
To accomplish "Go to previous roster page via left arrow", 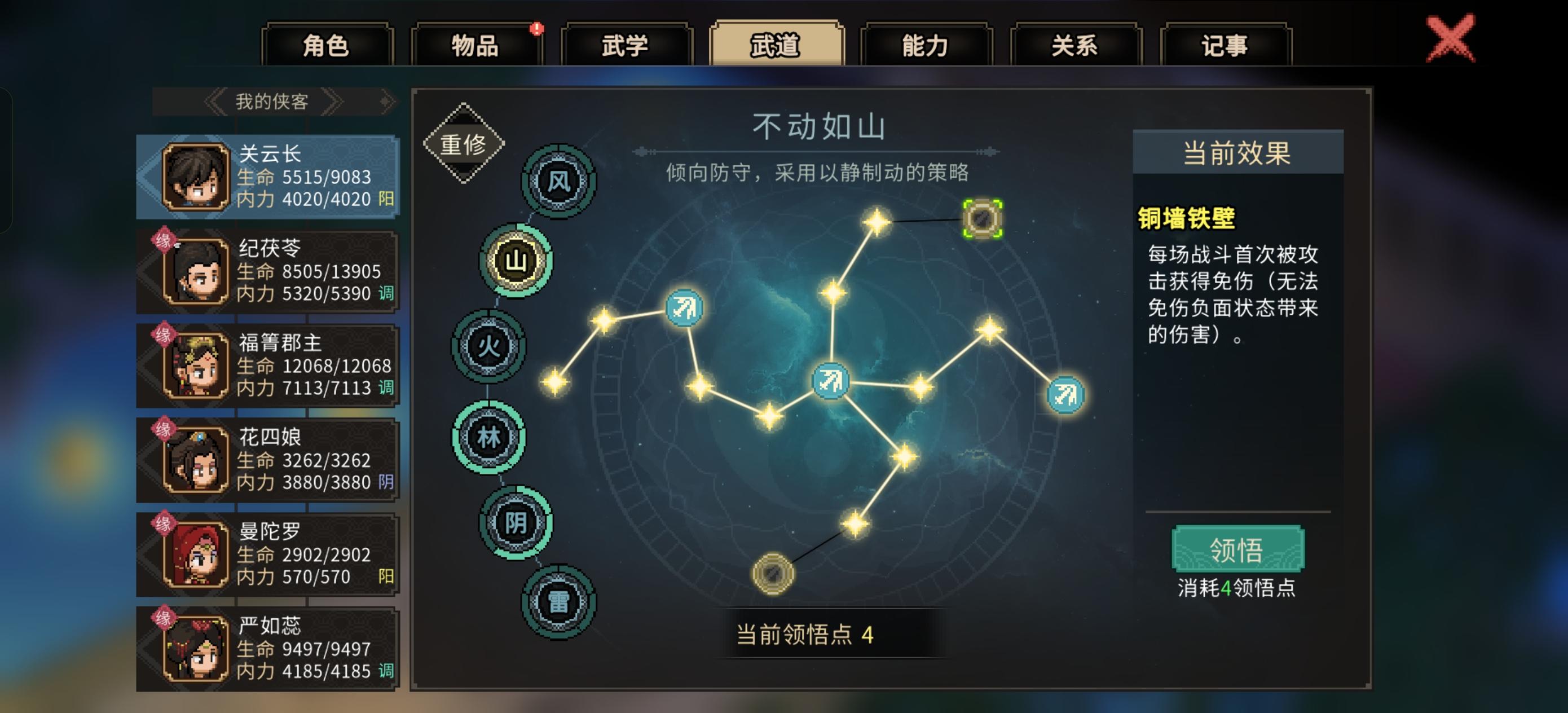I will pyautogui.click(x=216, y=102).
